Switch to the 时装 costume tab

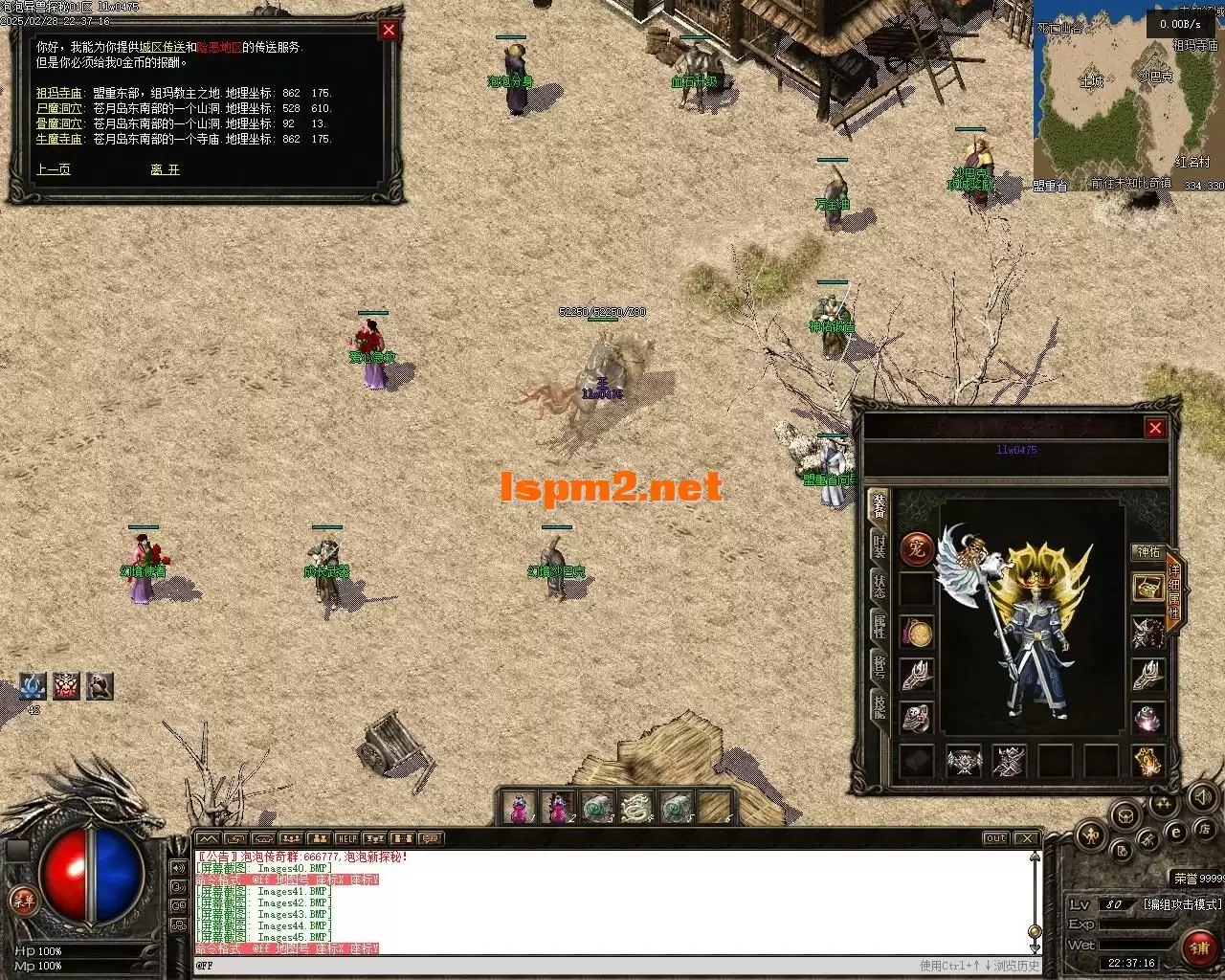[879, 546]
